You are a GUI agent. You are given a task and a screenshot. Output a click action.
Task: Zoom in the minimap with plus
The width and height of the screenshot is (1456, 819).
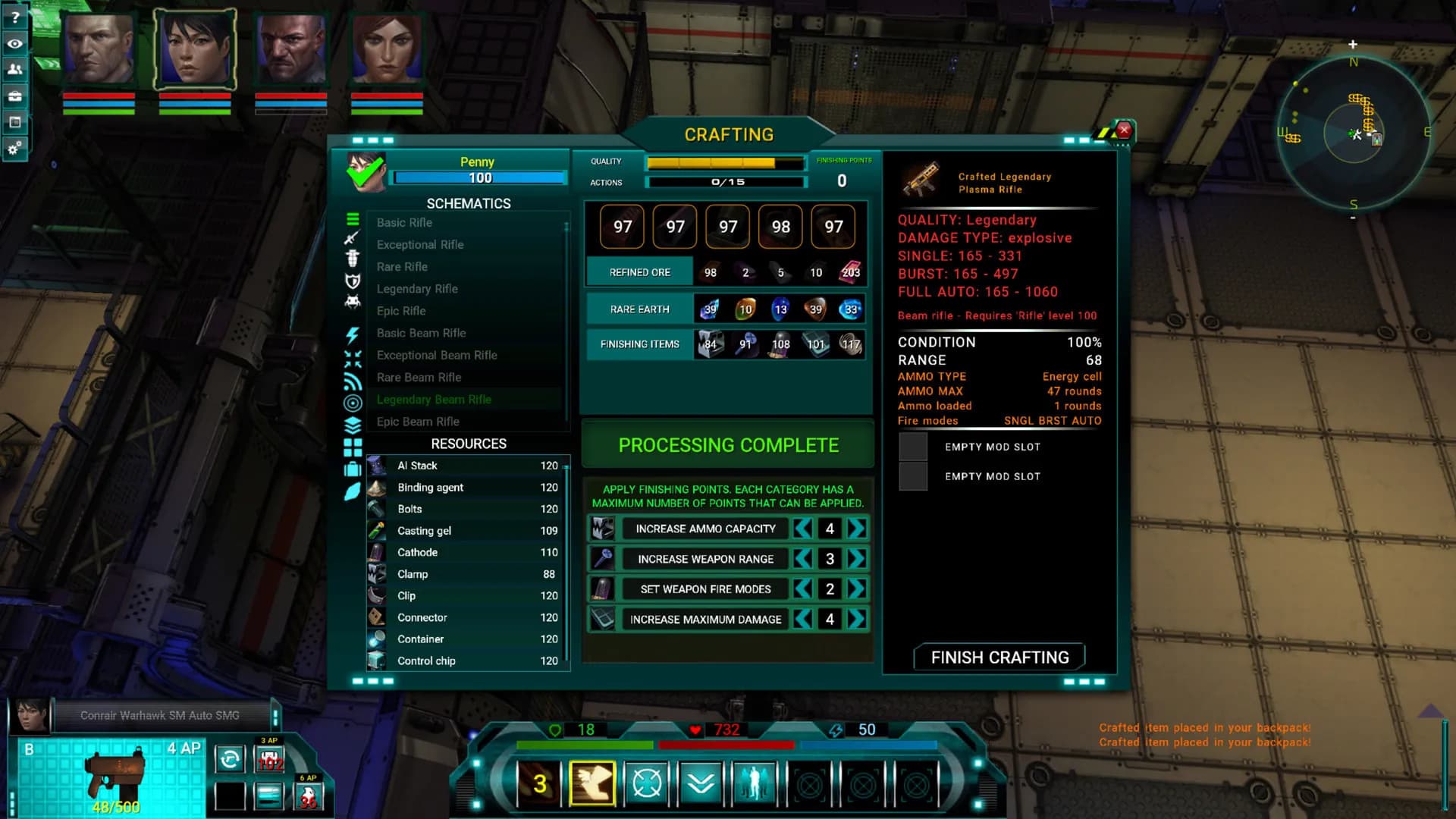click(1353, 45)
